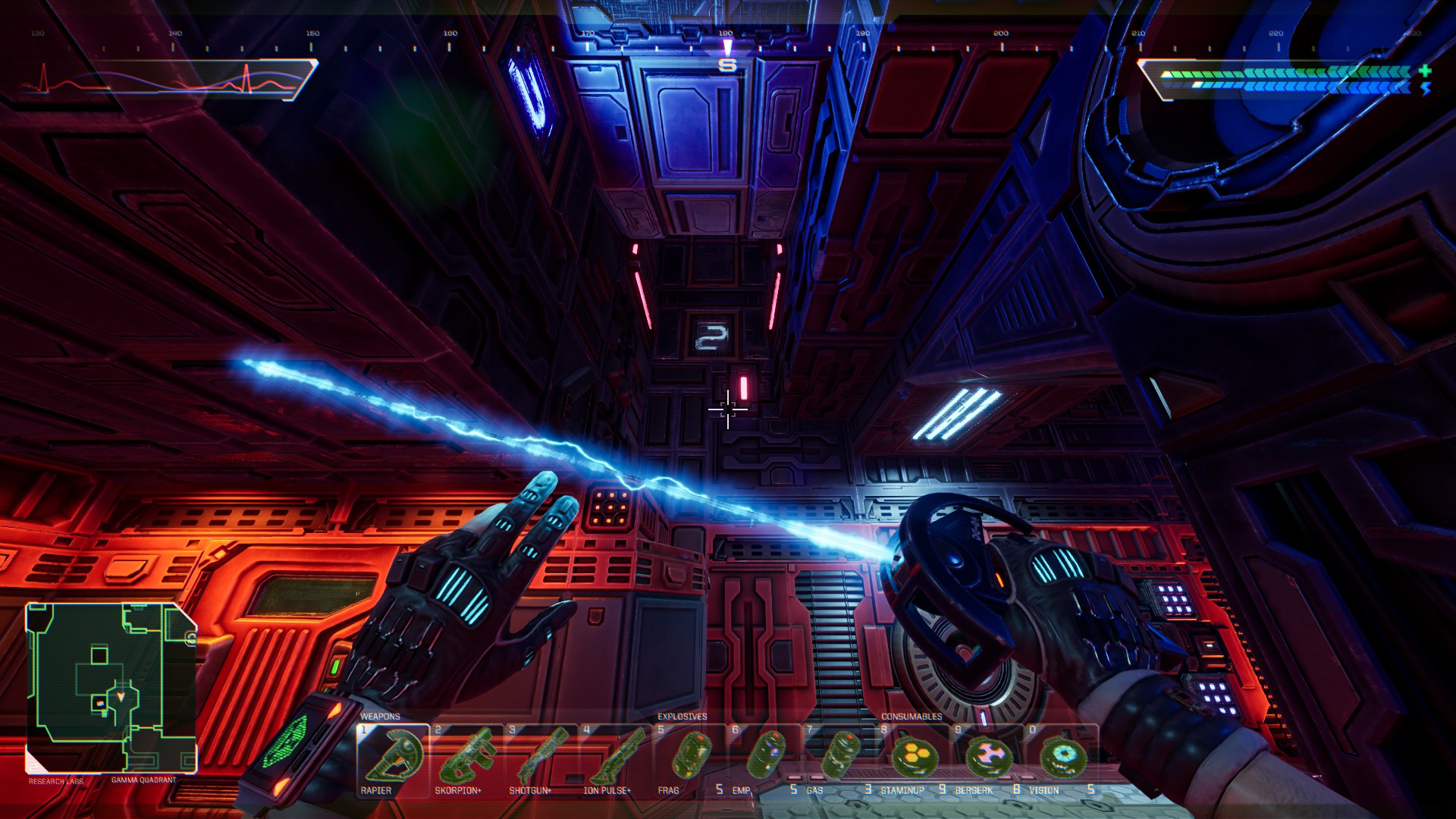Select the Frag grenade slot
The width and height of the screenshot is (1456, 819).
689,760
